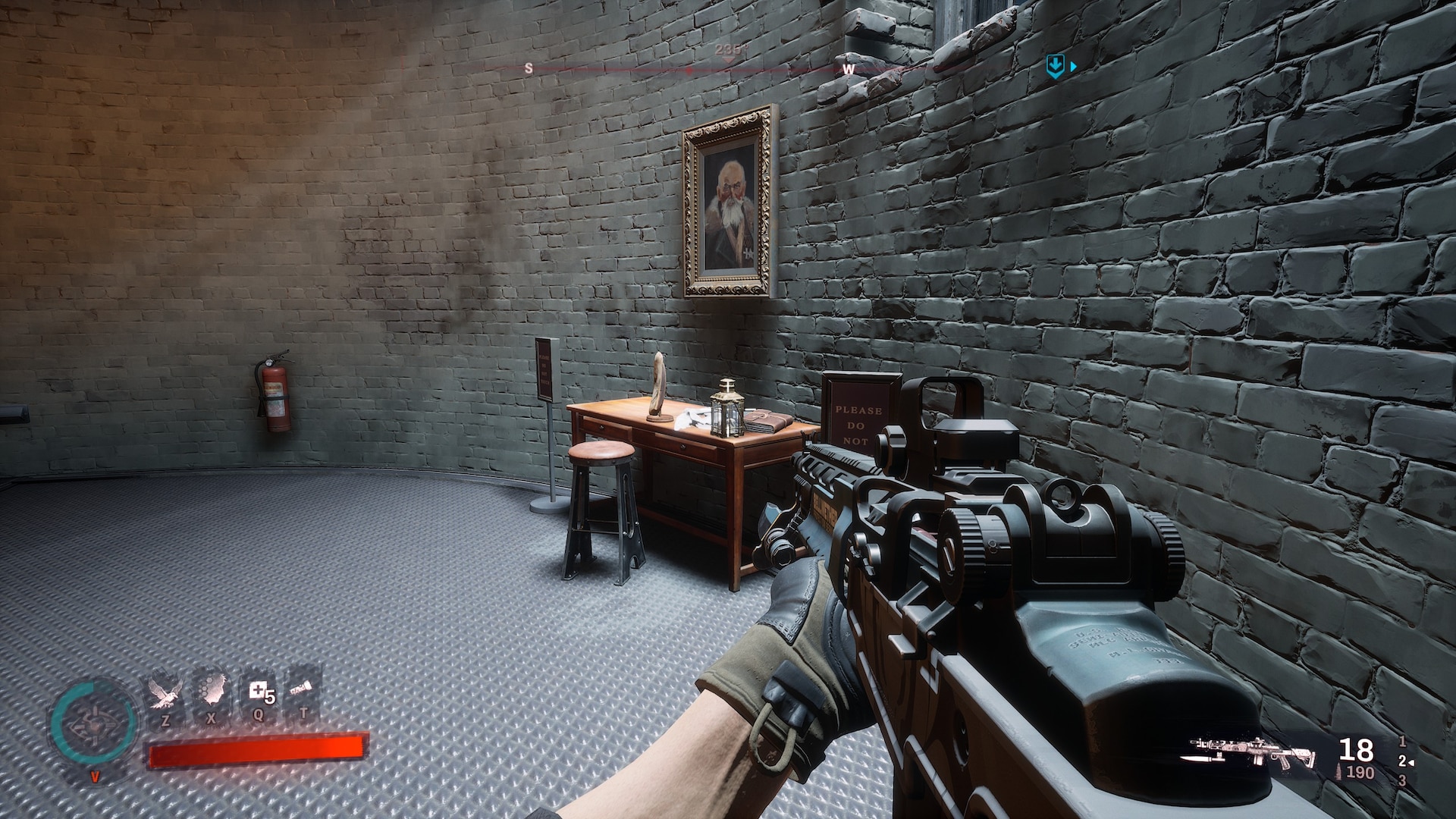1456x819 pixels.
Task: Click the blue objective marker on compass
Action: (x=1054, y=67)
